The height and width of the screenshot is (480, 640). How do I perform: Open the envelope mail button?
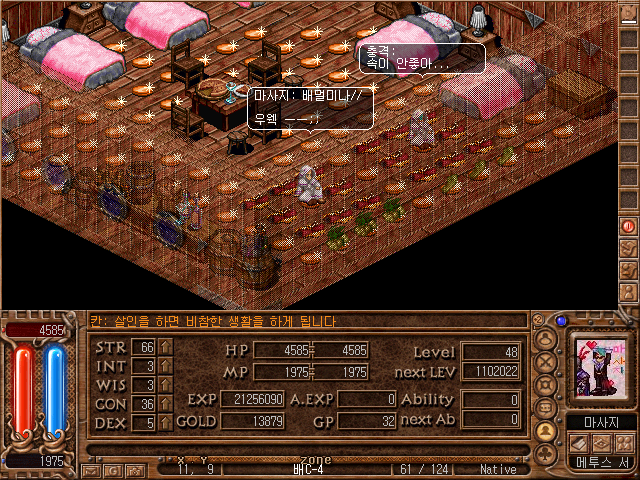[x=91, y=469]
